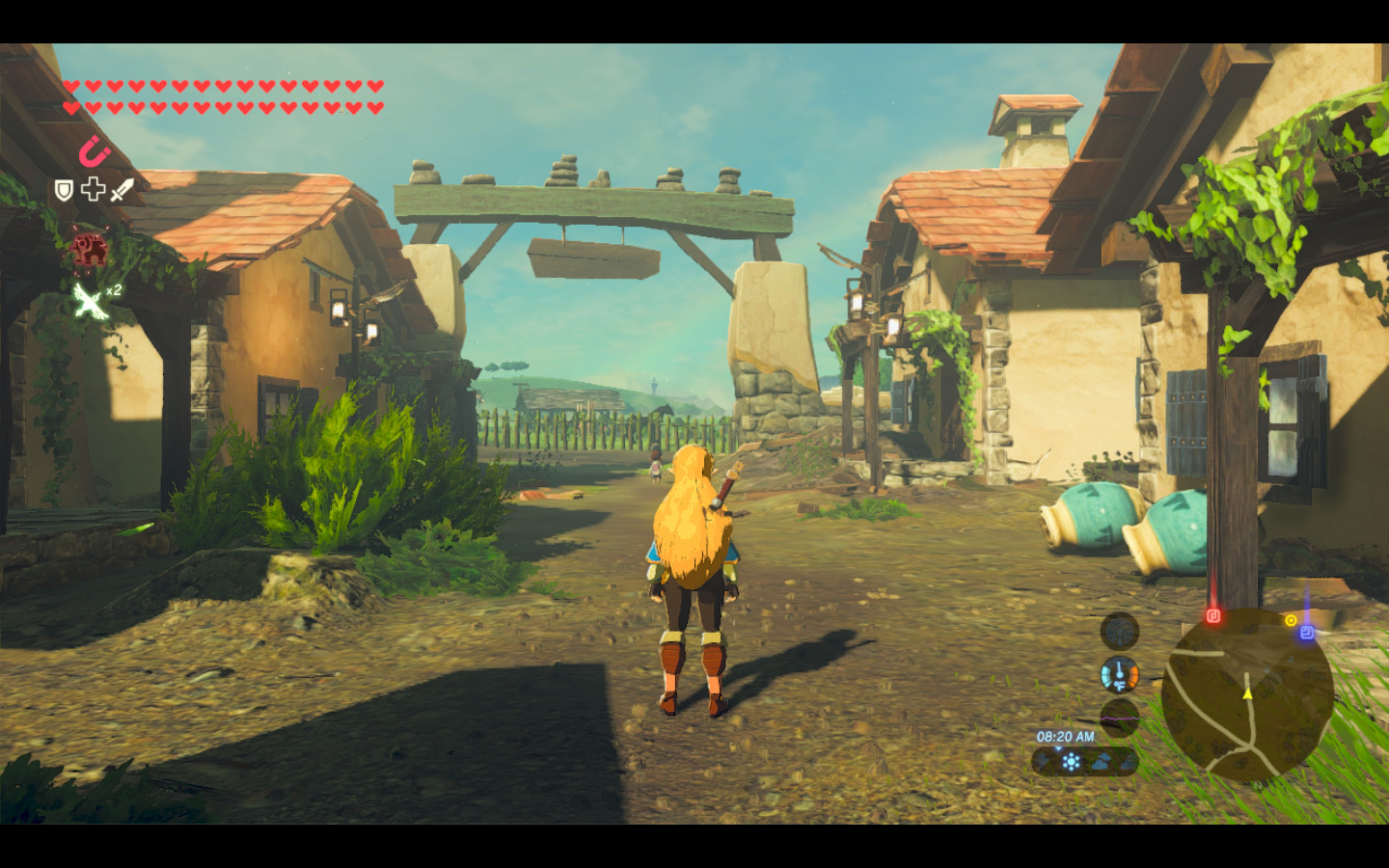
Task: Open the circular minimap
Action: [1246, 694]
